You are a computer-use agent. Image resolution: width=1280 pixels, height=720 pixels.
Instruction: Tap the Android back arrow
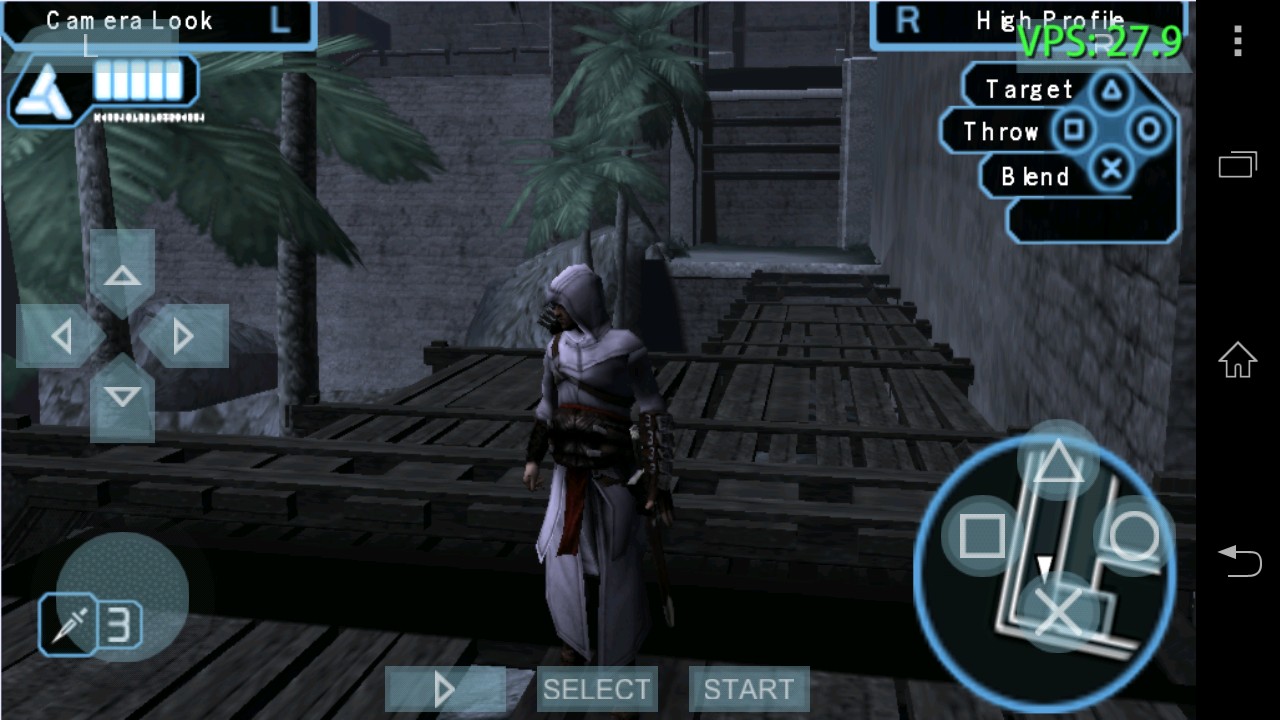(1238, 560)
